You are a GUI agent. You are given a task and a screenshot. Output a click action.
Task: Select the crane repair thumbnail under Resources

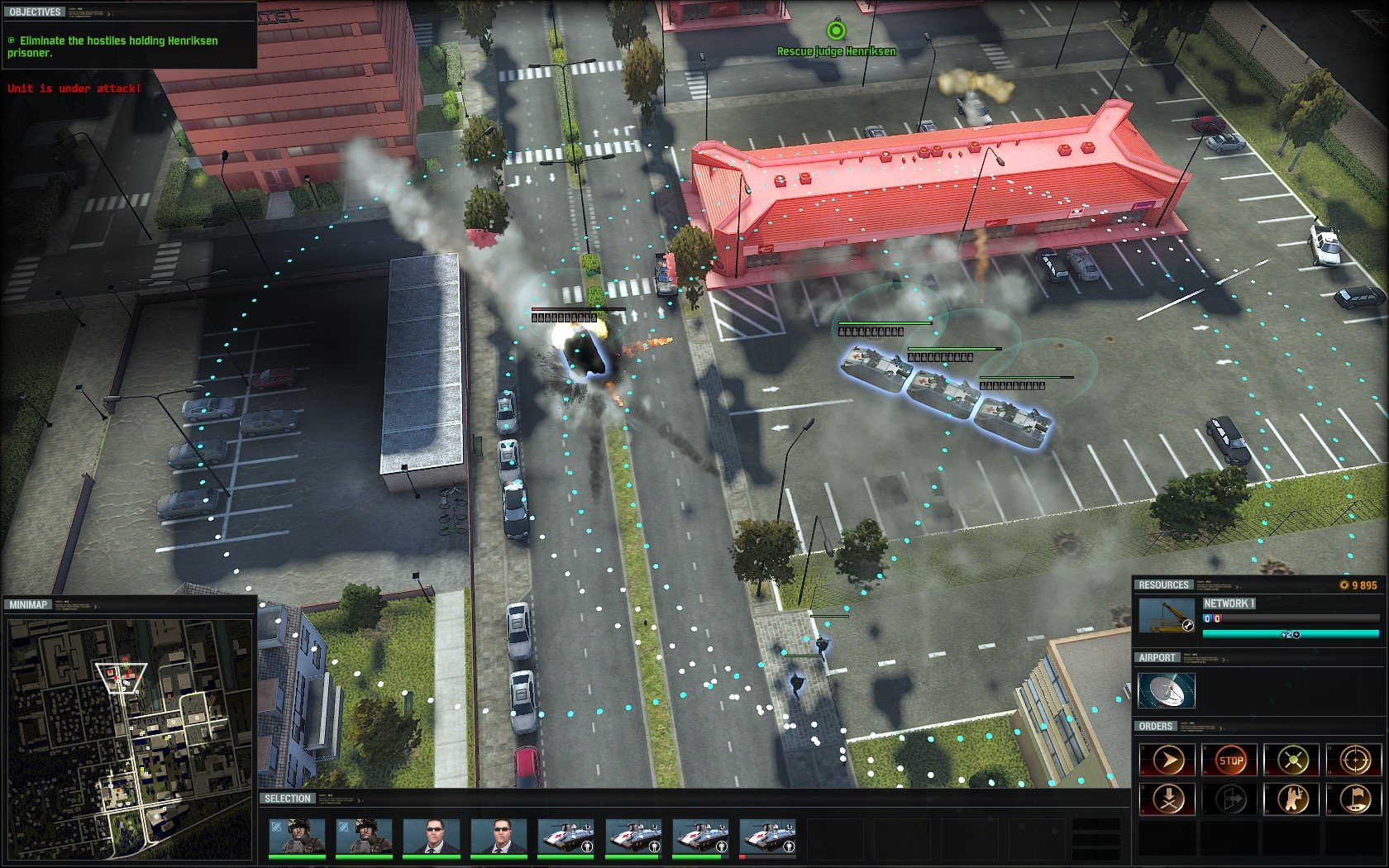pyautogui.click(x=1166, y=616)
